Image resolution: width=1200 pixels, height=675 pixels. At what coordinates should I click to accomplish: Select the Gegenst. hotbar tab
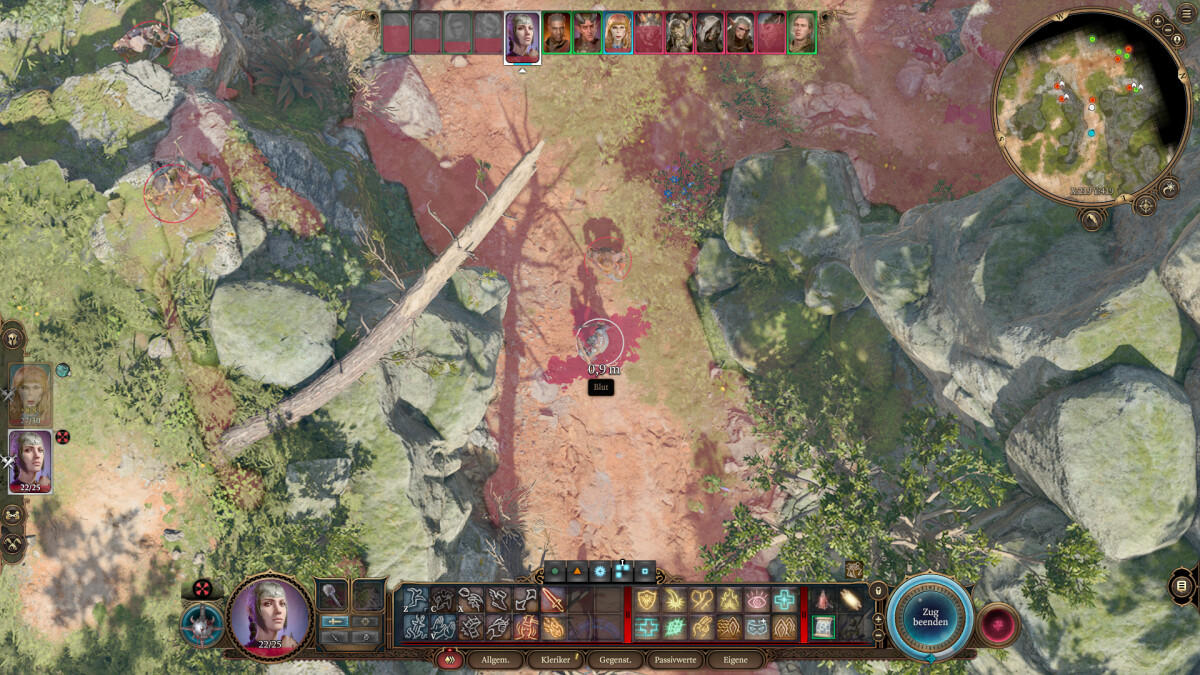click(615, 660)
